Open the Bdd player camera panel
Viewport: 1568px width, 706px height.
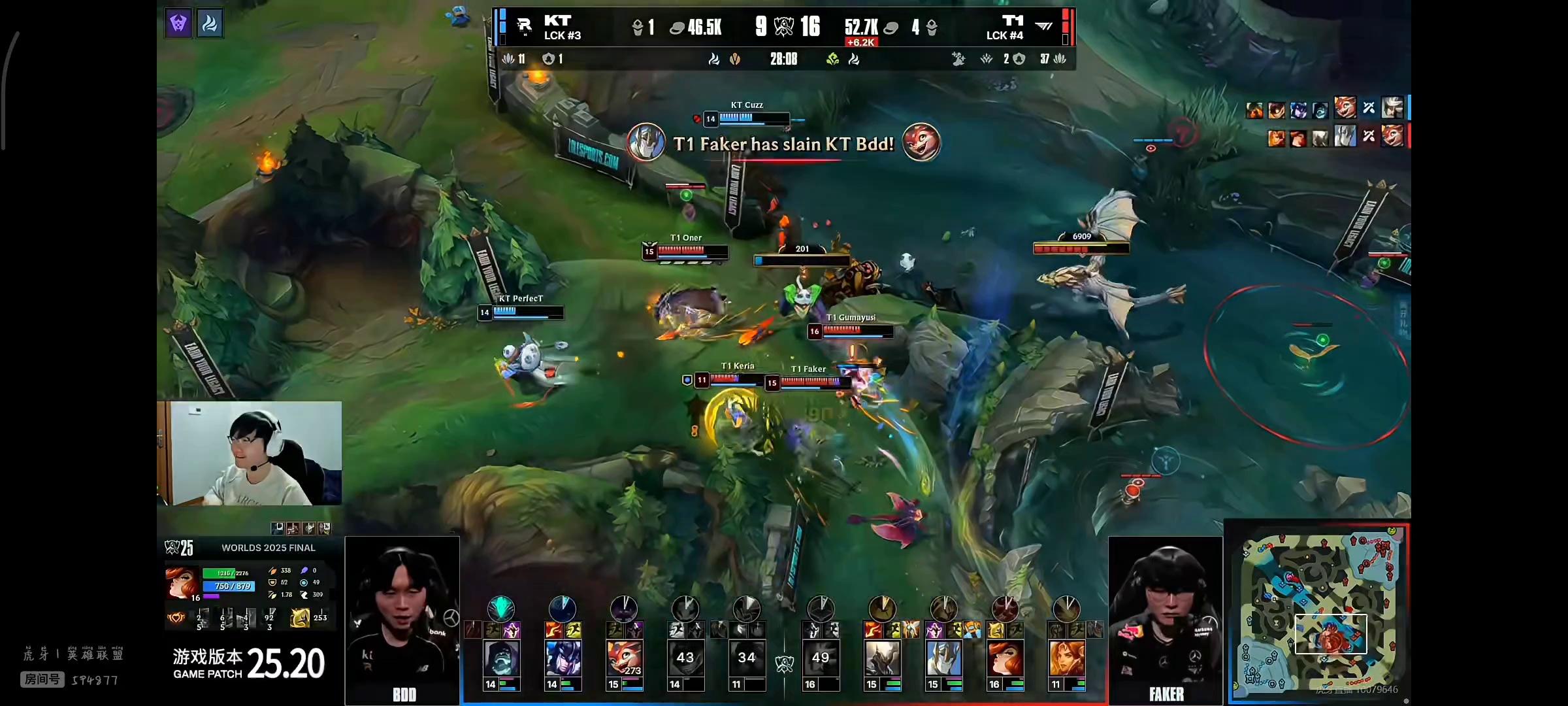coord(402,620)
